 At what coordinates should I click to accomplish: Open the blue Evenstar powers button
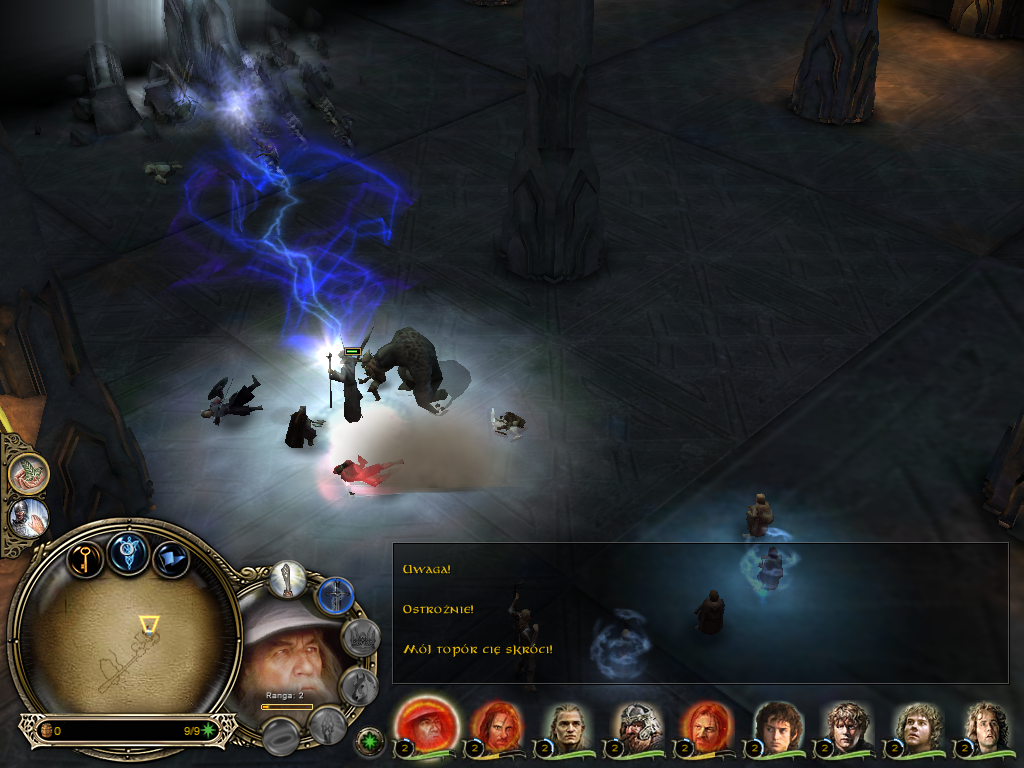coord(129,553)
